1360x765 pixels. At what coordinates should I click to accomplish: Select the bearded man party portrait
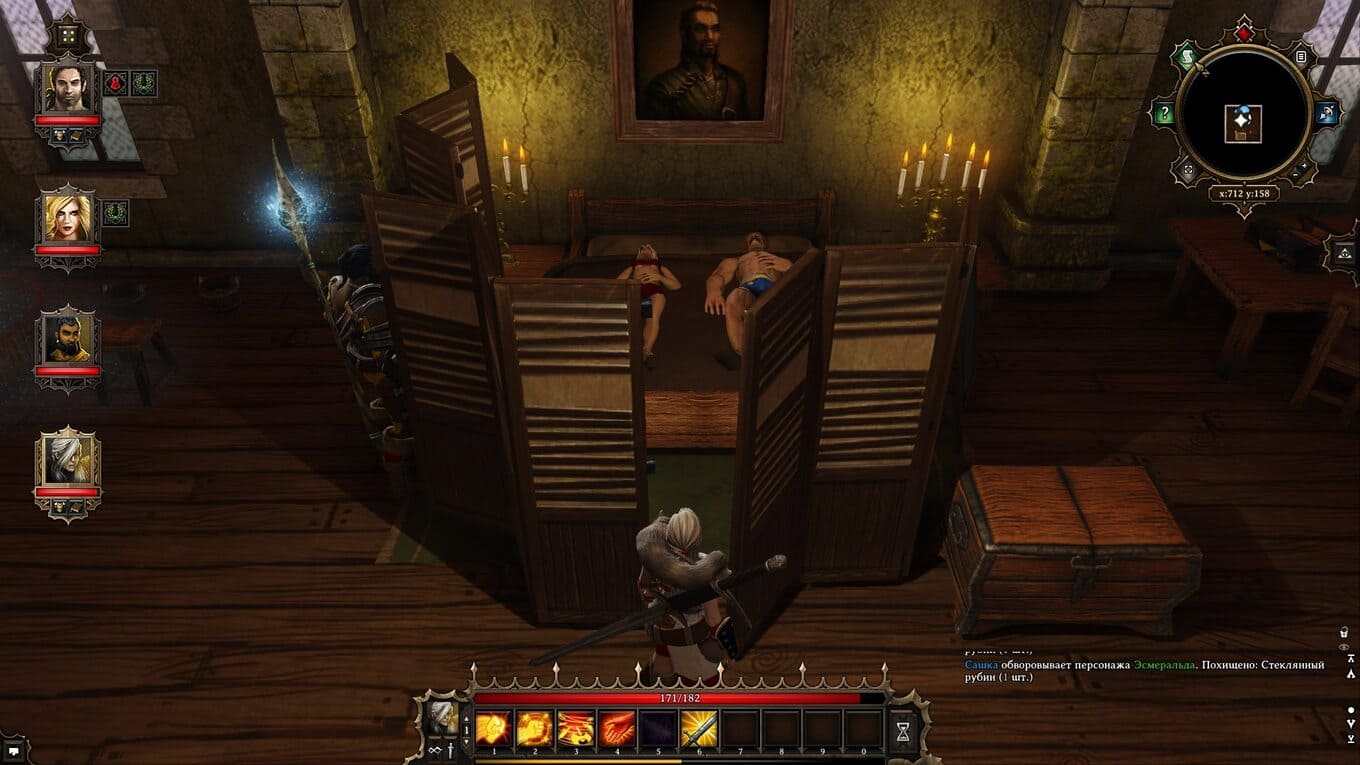pos(68,339)
